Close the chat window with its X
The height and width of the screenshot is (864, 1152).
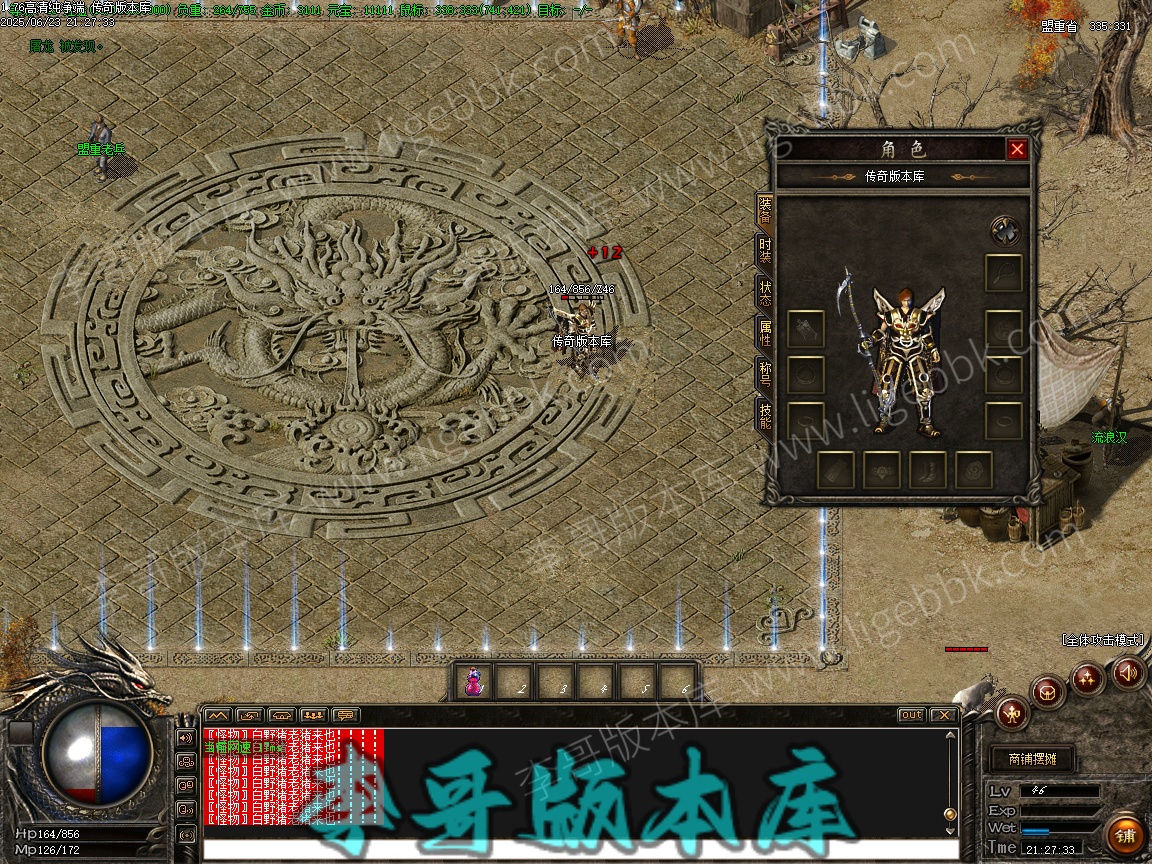pyautogui.click(x=942, y=715)
